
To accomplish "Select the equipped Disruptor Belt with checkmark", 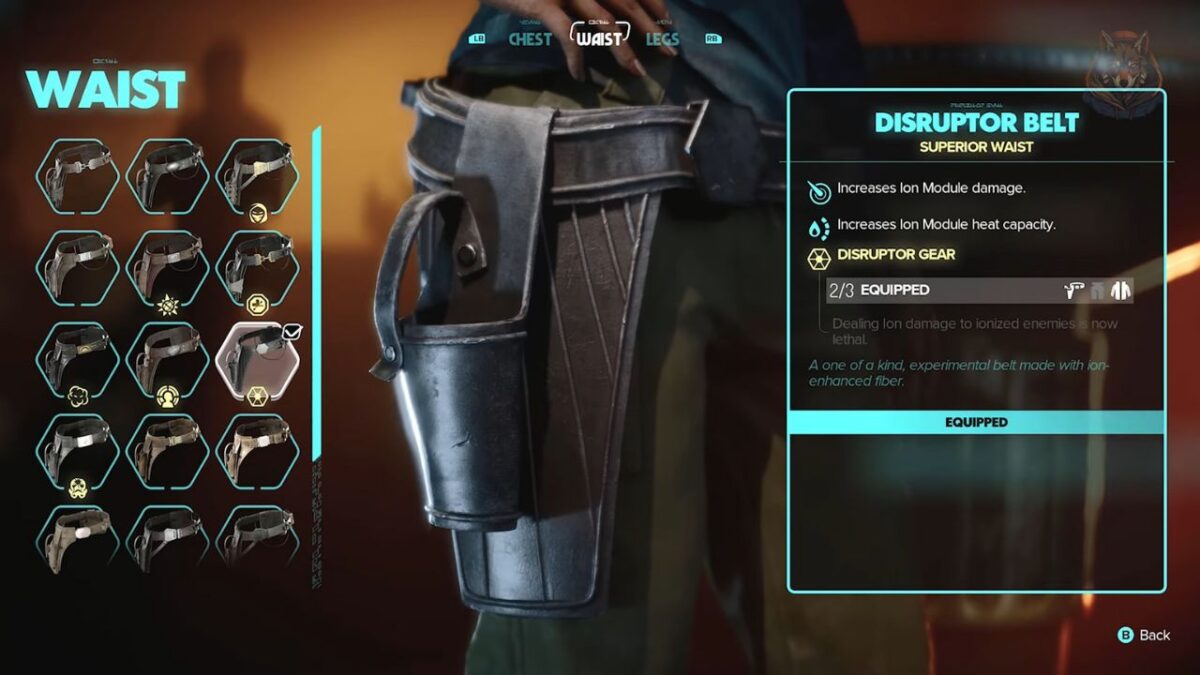I will pos(258,360).
